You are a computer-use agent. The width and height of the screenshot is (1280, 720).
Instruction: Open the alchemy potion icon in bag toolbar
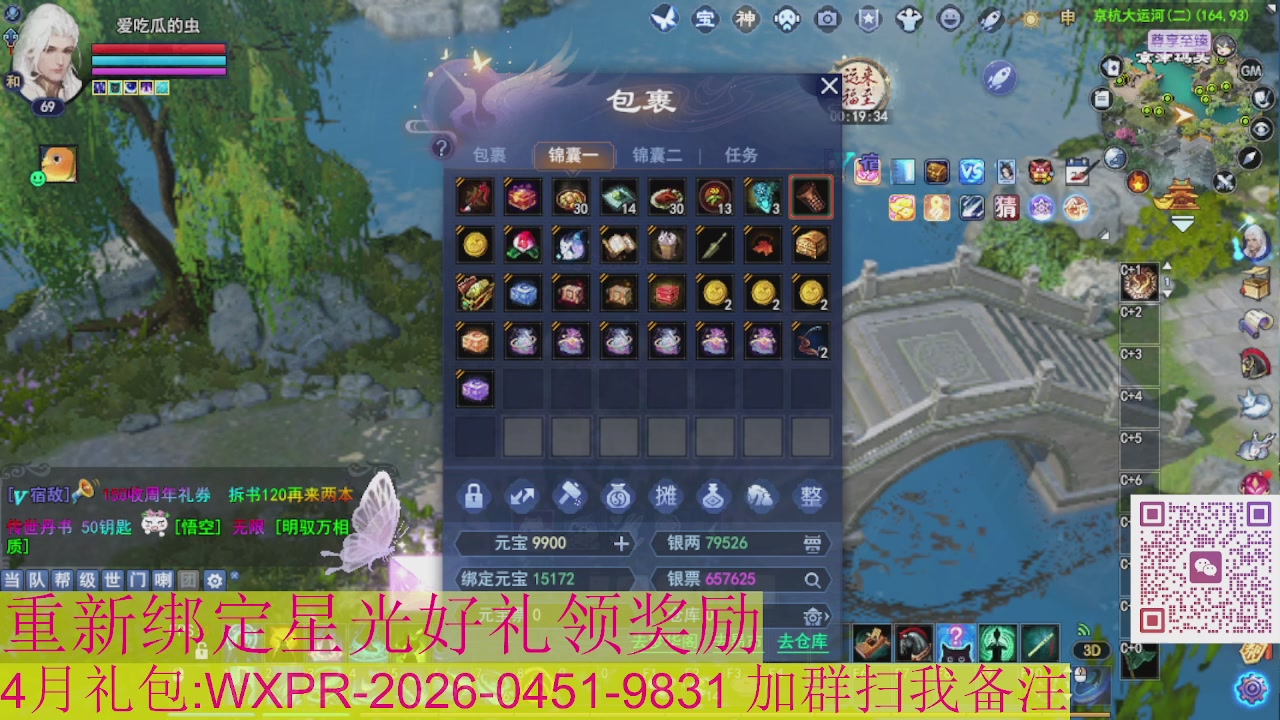click(x=713, y=496)
